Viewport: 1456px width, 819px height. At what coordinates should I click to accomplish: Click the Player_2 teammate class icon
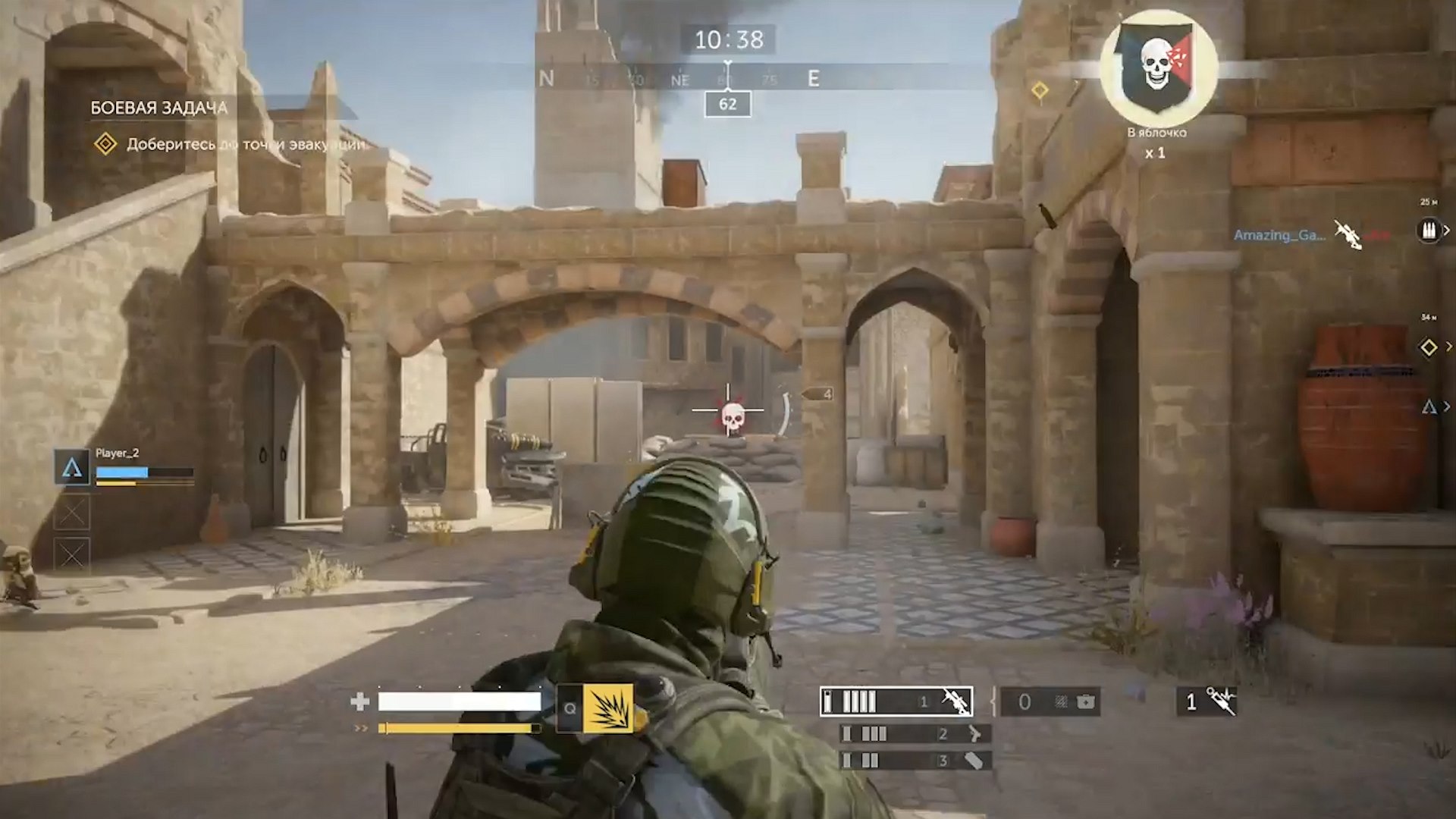tap(72, 467)
